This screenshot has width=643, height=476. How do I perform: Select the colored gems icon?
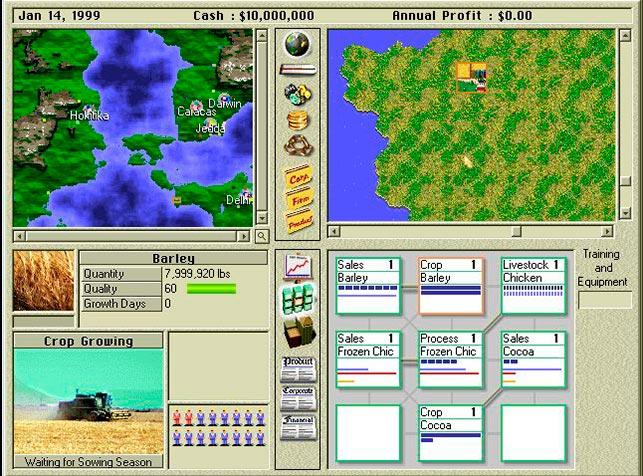point(297,95)
